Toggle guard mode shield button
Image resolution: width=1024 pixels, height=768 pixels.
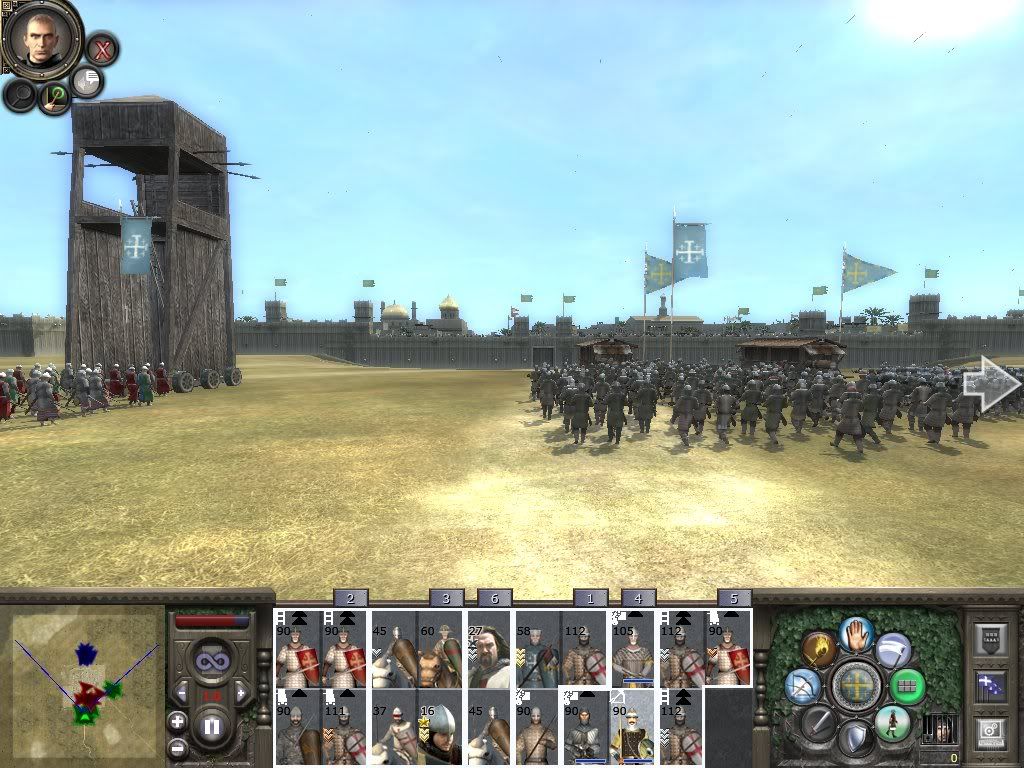(854, 738)
